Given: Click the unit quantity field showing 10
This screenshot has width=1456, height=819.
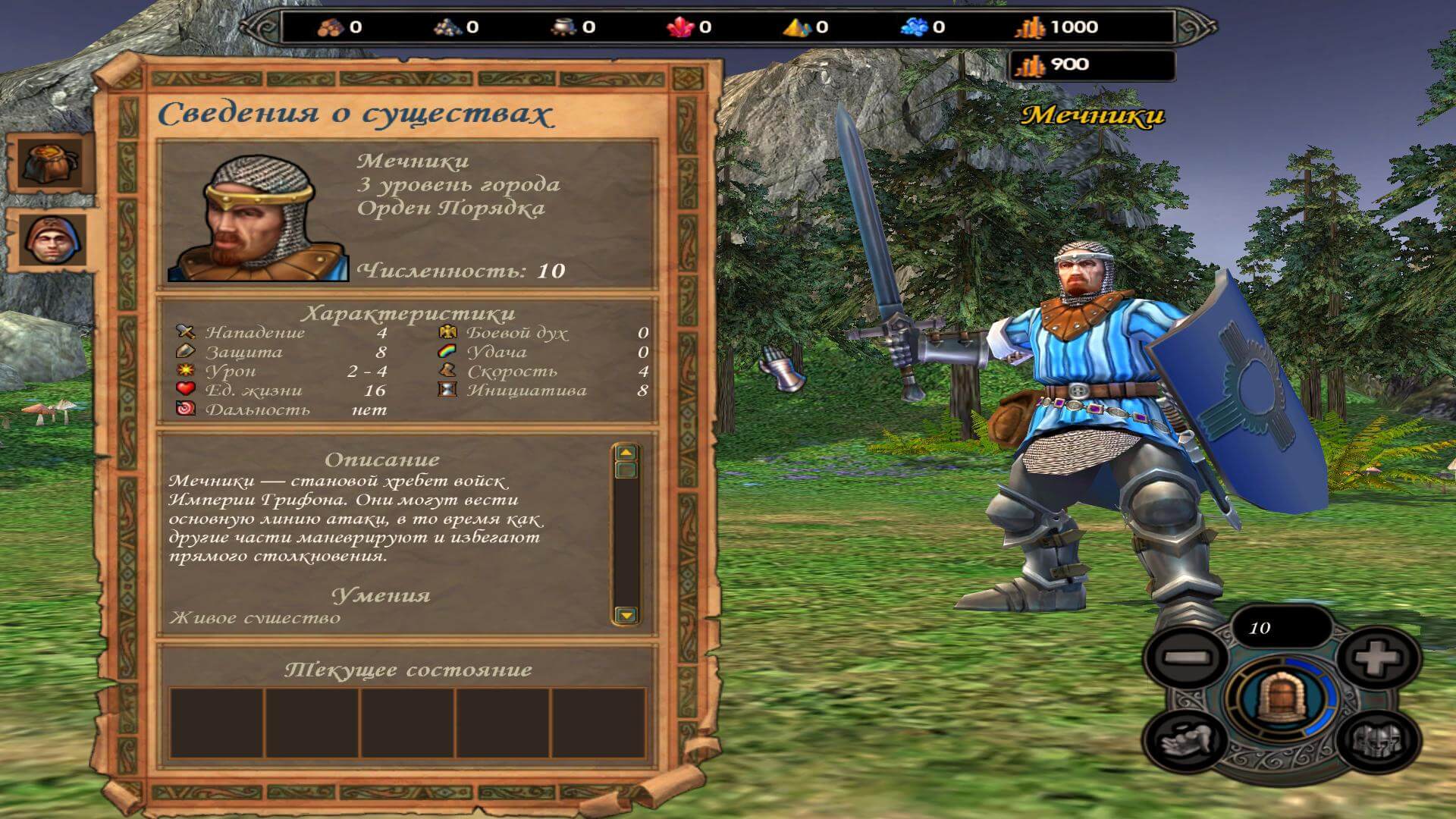Looking at the screenshot, I should [1280, 628].
